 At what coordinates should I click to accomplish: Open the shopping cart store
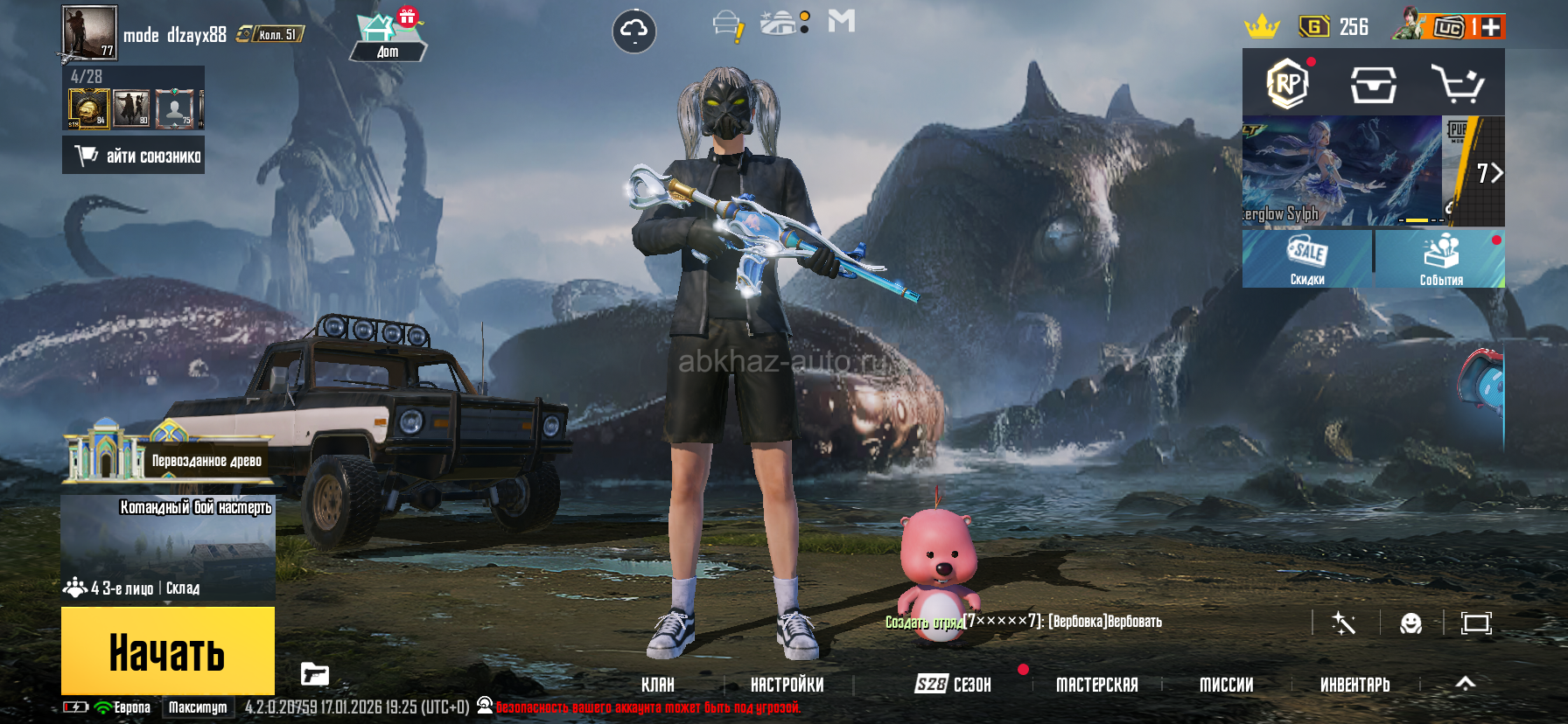pos(1457,84)
